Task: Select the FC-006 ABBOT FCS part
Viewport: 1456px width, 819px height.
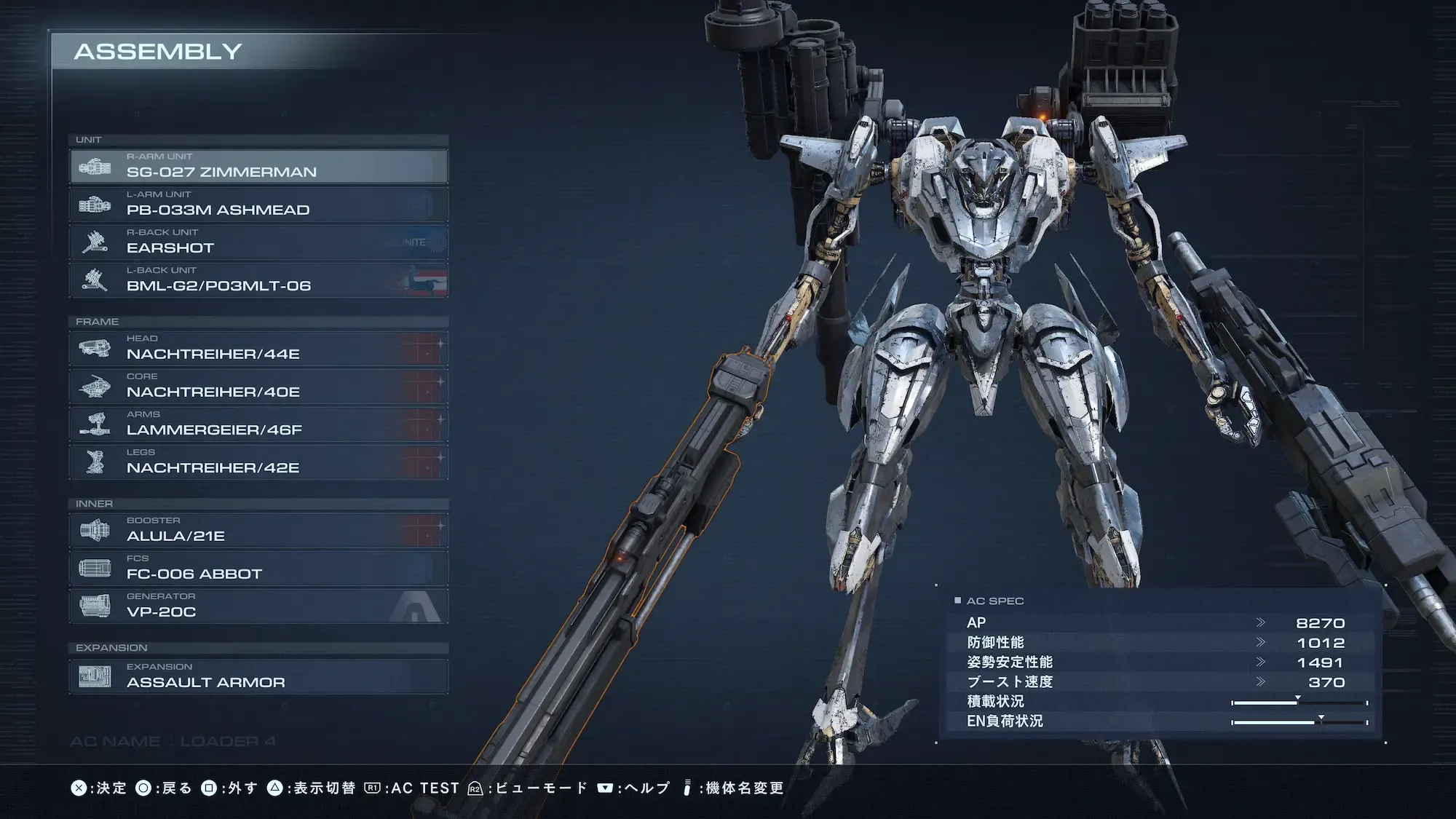Action: pos(258,569)
